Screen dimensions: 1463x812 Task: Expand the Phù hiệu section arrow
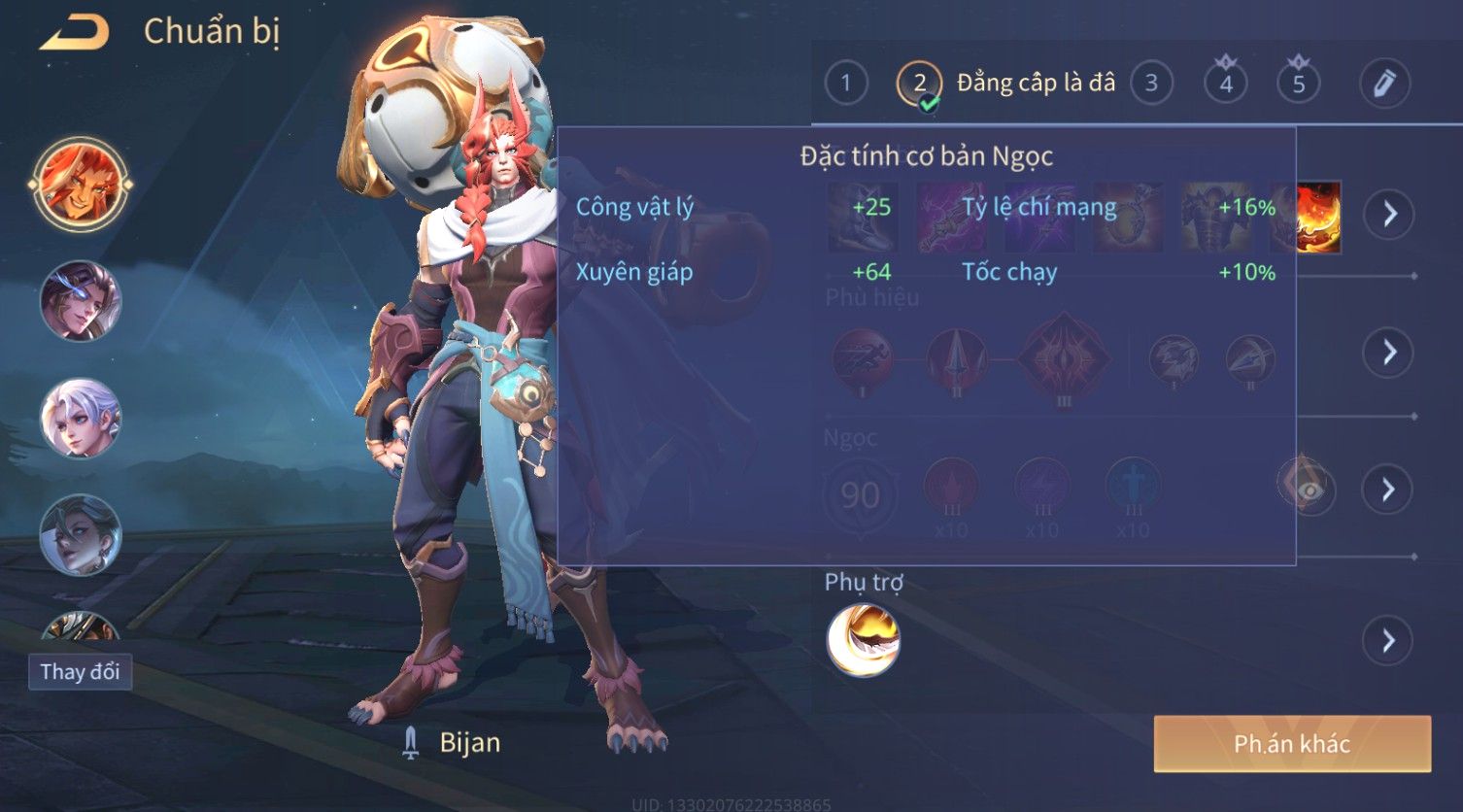tap(1388, 352)
